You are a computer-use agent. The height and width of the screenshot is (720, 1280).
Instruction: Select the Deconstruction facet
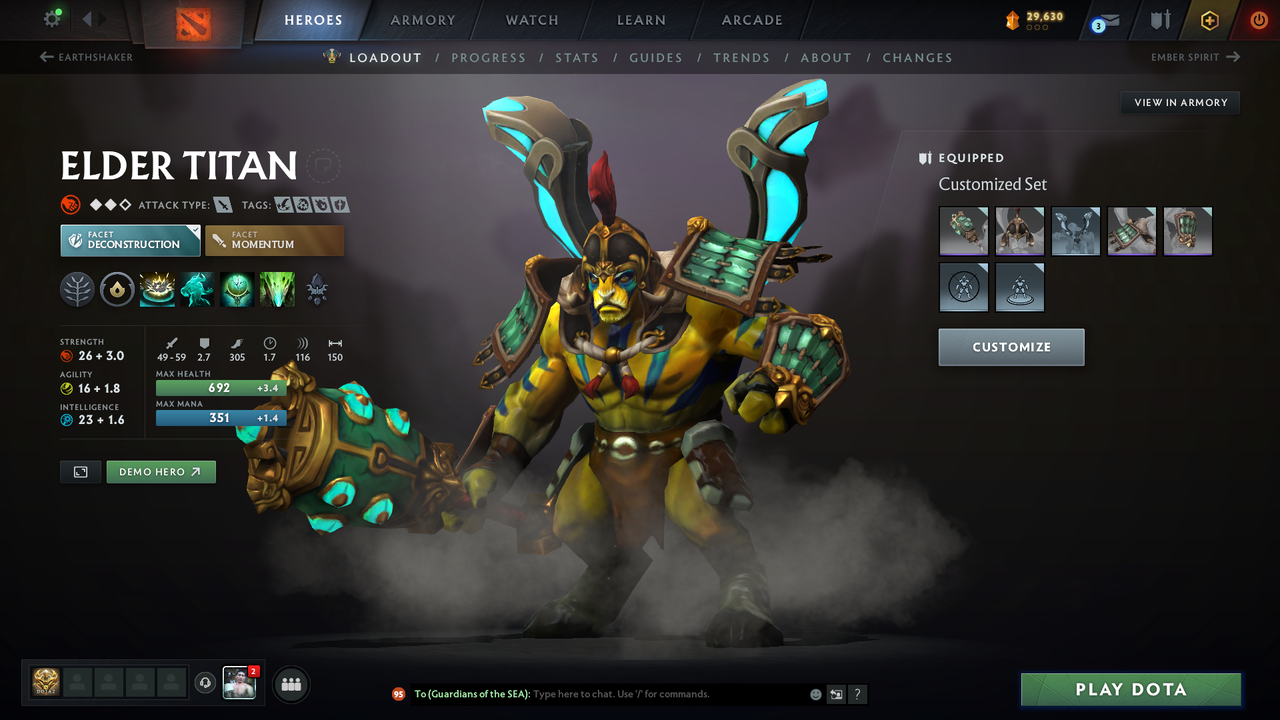point(129,240)
